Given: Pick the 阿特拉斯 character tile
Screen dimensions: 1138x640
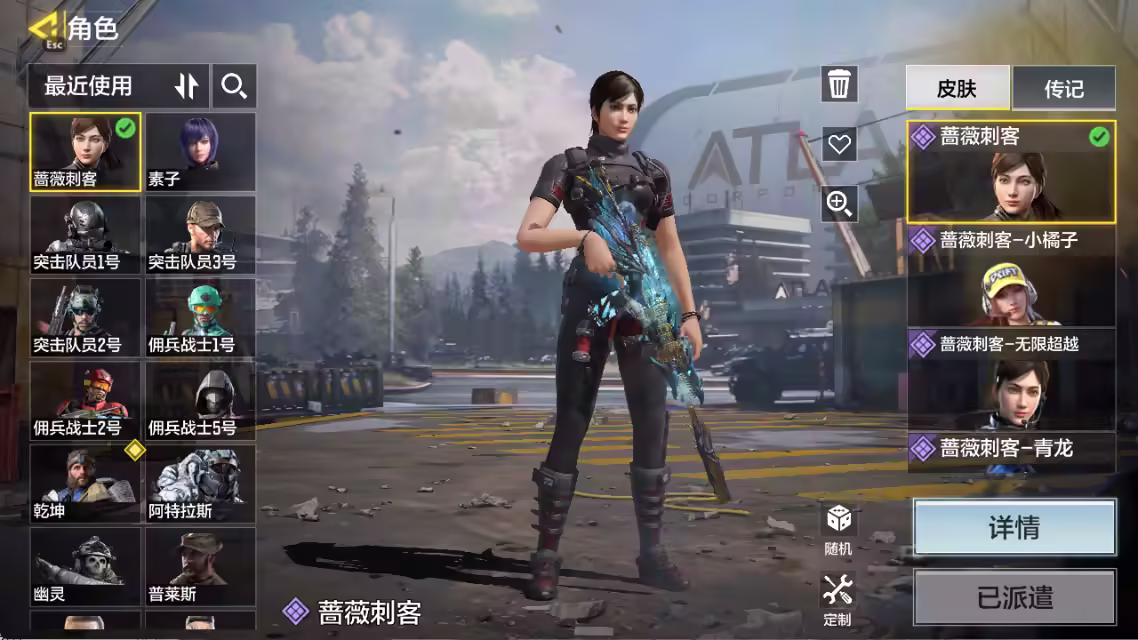Looking at the screenshot, I should 200,483.
